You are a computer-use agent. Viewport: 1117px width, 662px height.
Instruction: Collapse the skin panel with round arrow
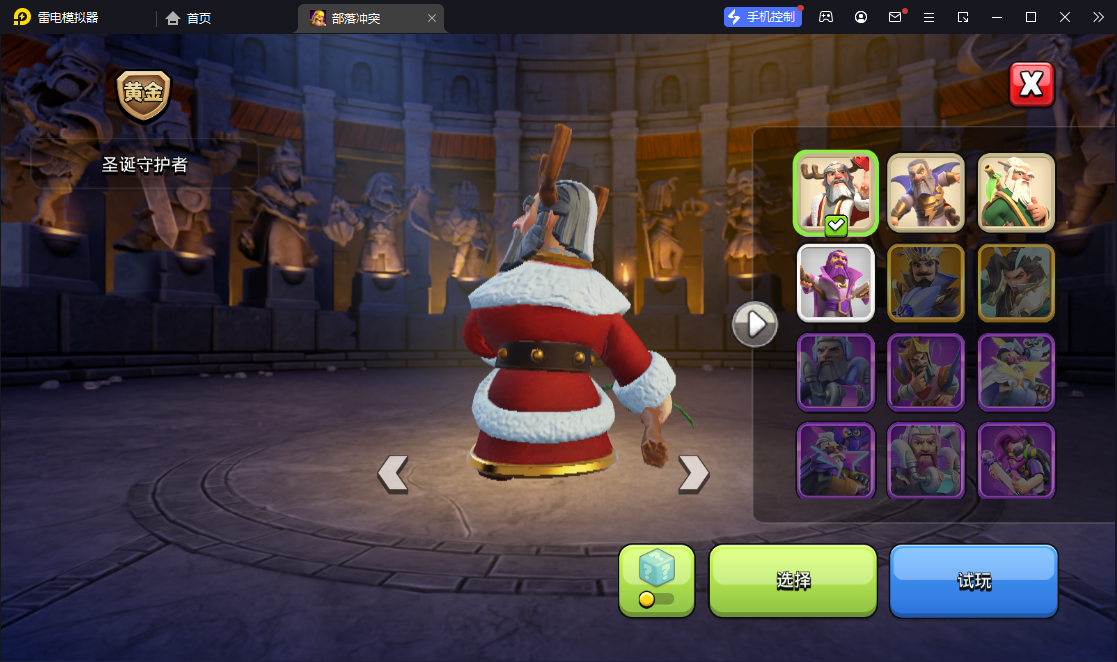pyautogui.click(x=755, y=324)
